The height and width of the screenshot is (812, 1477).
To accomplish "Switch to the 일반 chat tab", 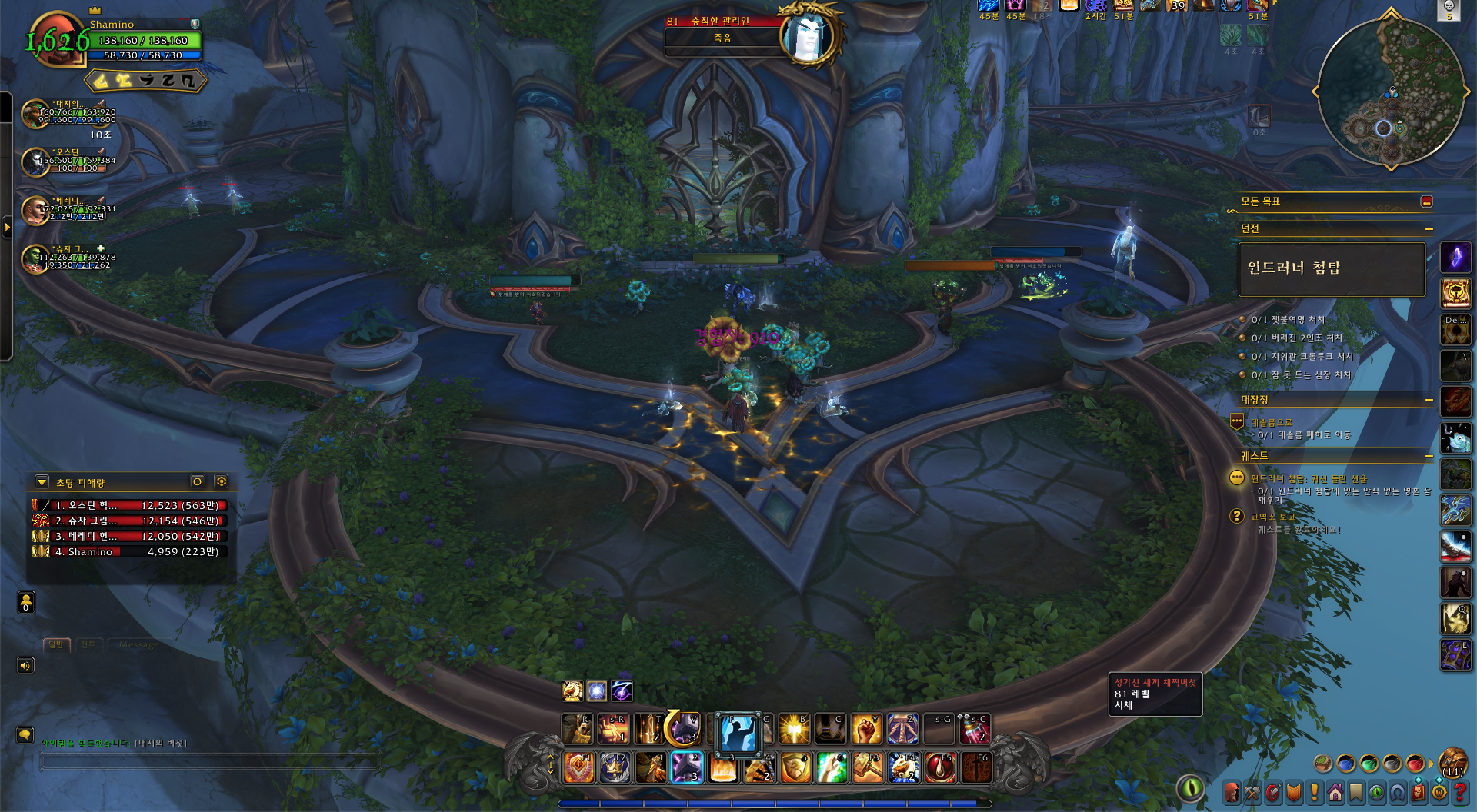I will coord(56,644).
